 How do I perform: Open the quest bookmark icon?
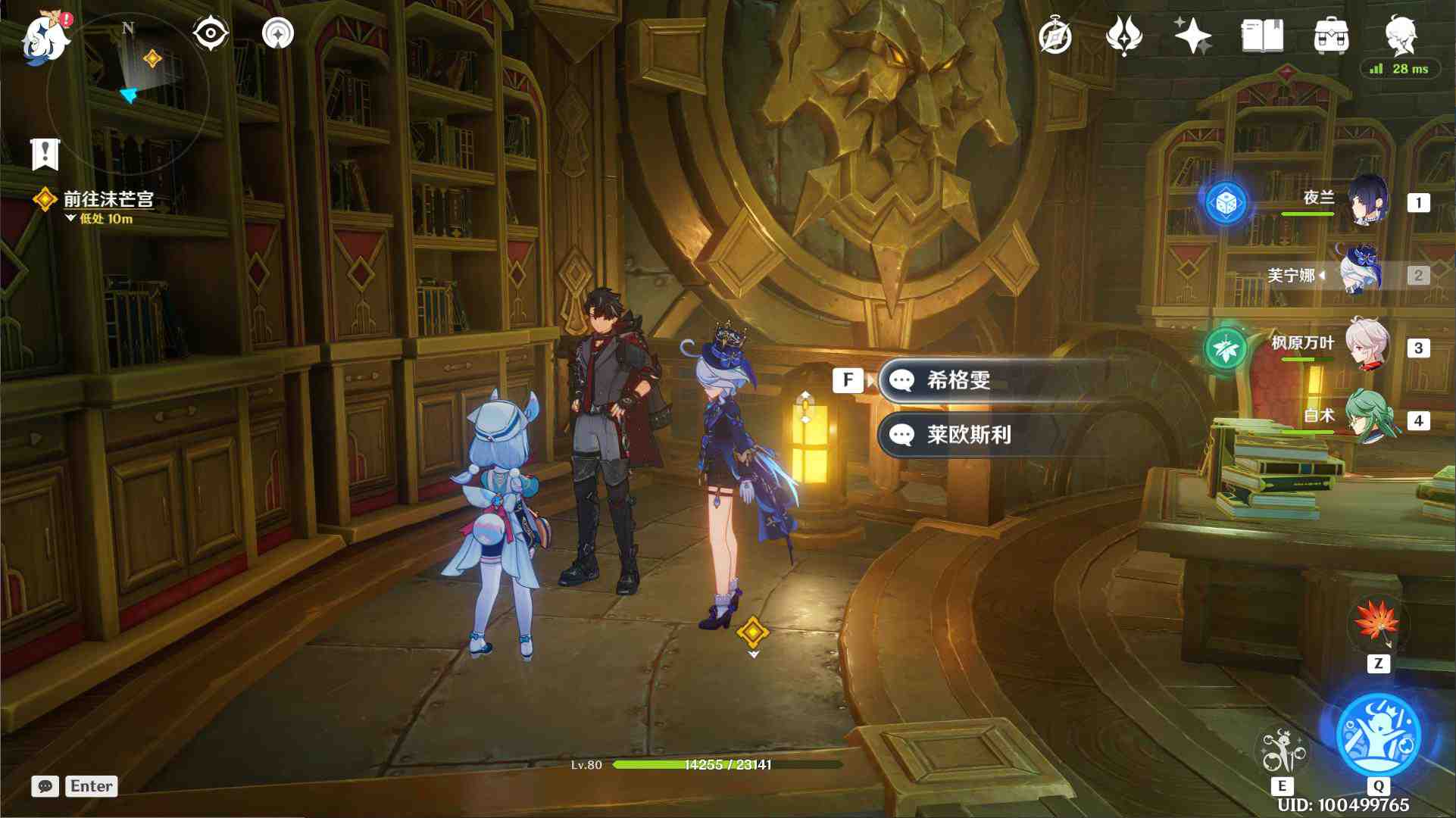pos(45,154)
